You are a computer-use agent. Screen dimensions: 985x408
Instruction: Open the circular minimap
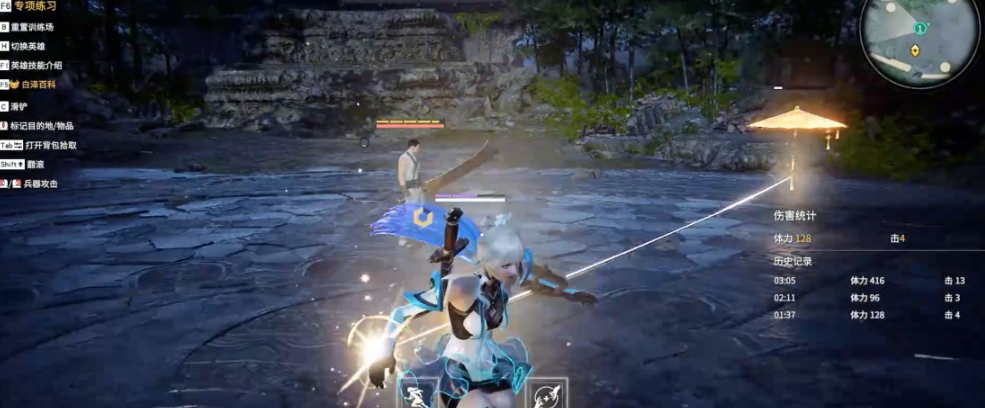[919, 43]
